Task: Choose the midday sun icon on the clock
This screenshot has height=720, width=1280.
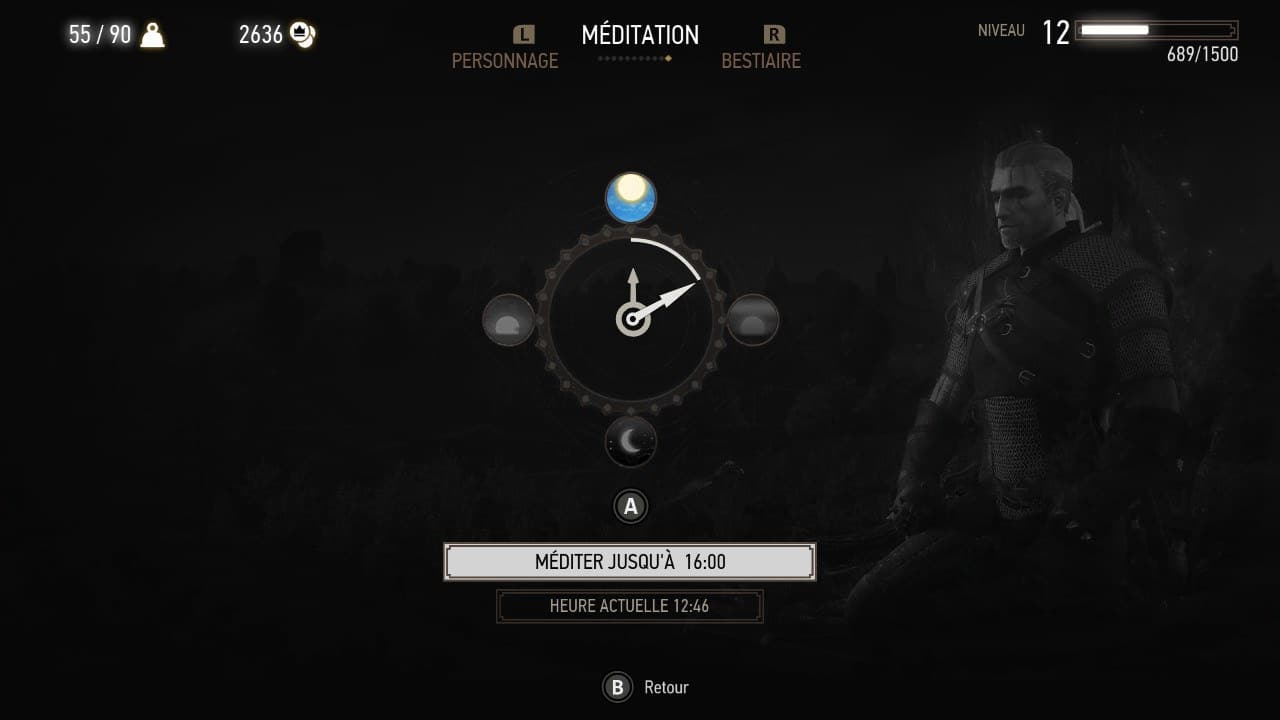Action: pos(631,198)
